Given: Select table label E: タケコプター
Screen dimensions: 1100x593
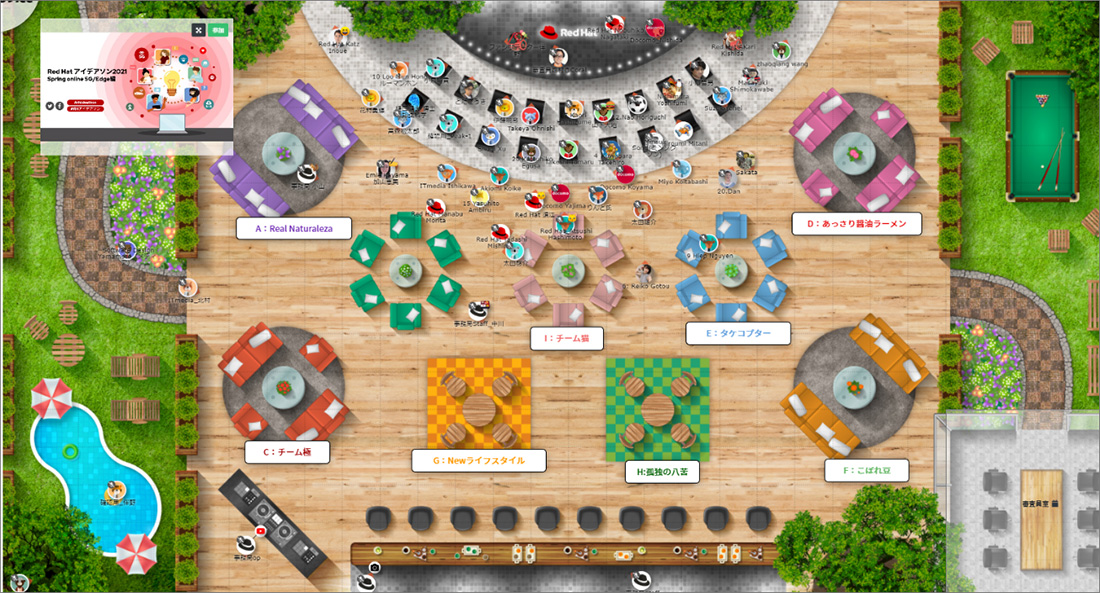Looking at the screenshot, I should [x=738, y=334].
